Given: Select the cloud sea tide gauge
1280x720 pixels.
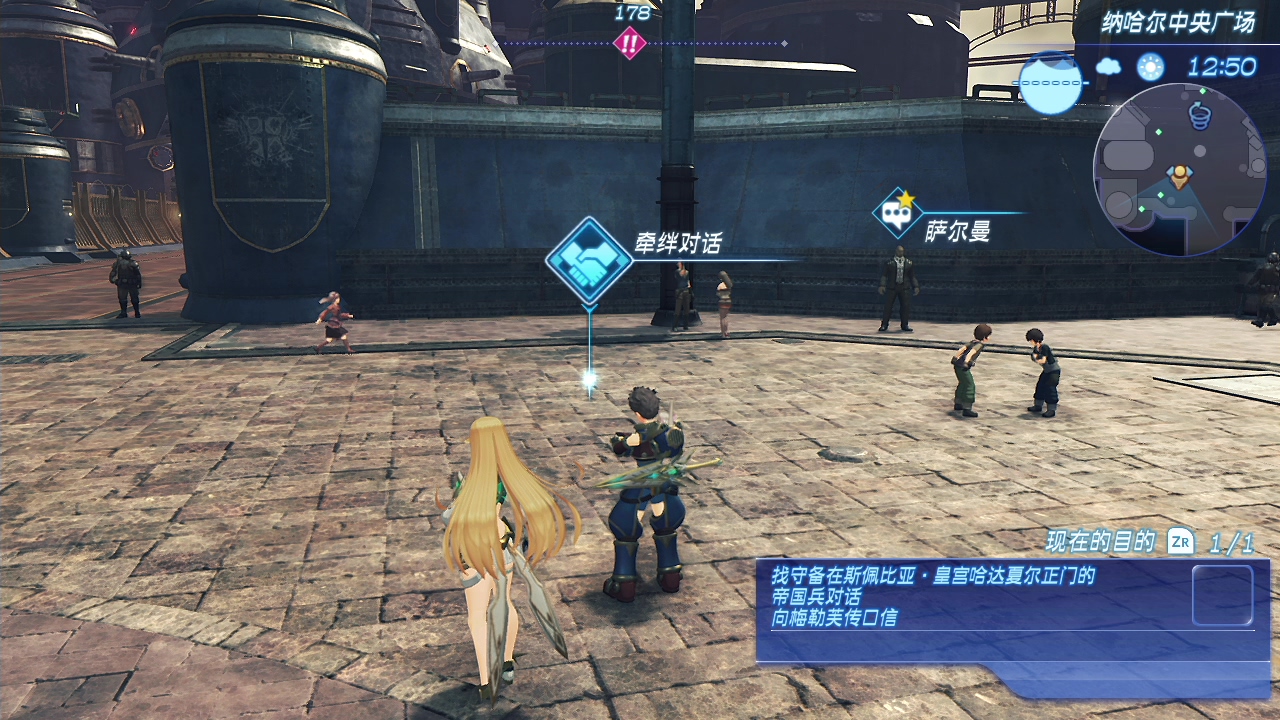Looking at the screenshot, I should click(1051, 82).
